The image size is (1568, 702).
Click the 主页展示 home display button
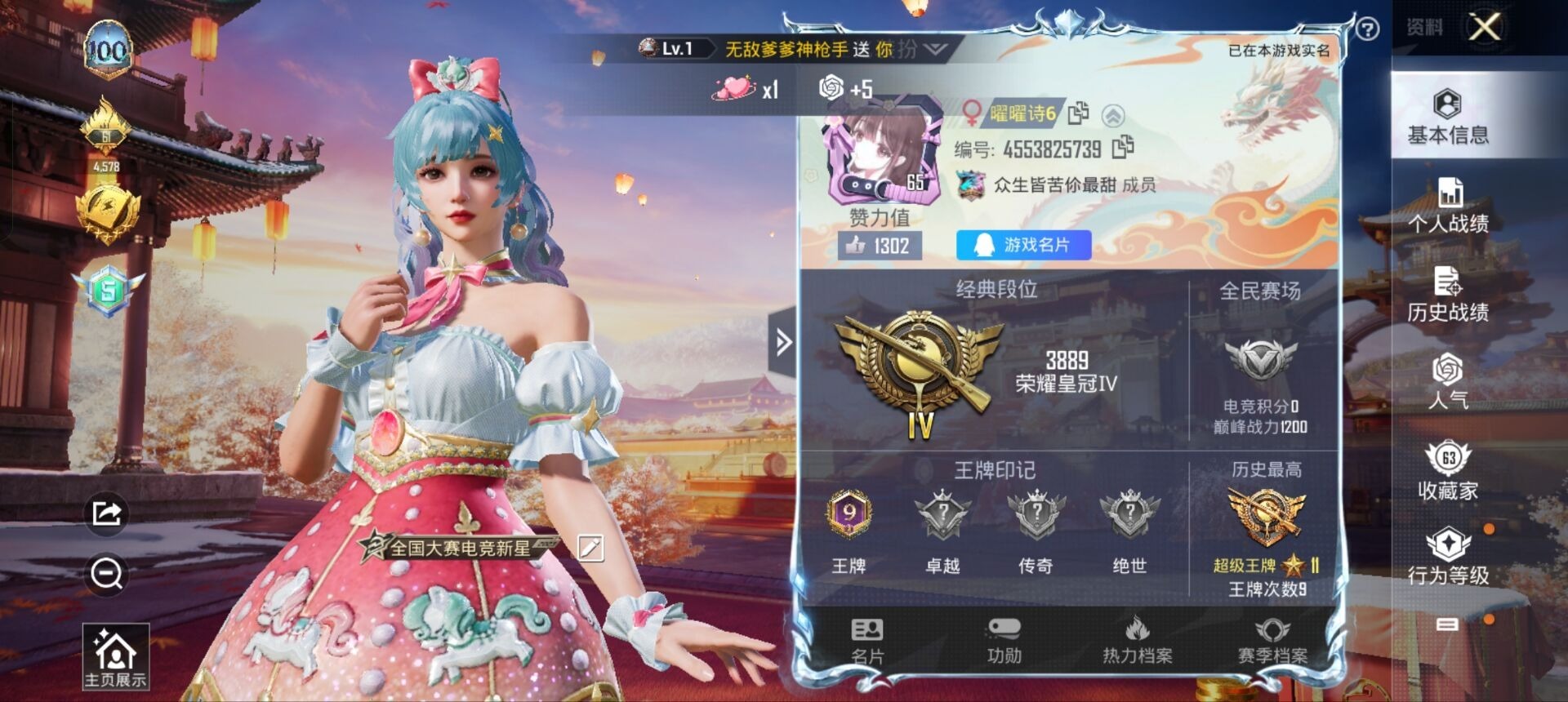click(115, 656)
